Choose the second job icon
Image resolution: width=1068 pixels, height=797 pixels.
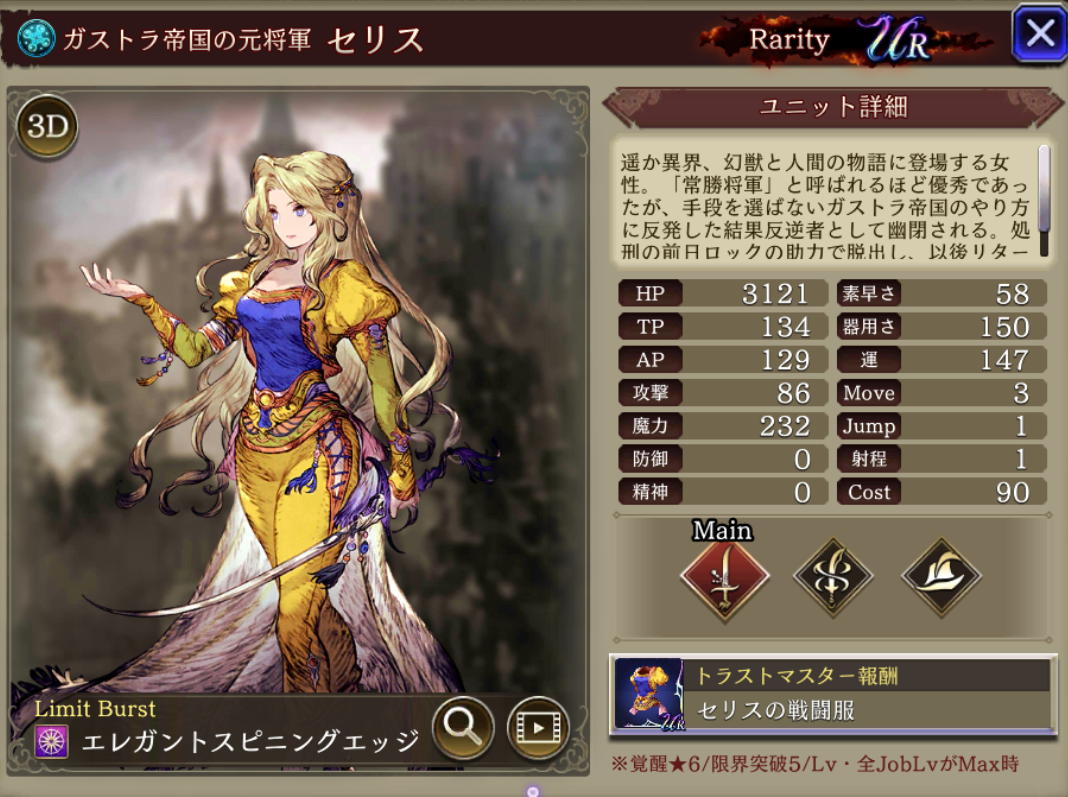point(833,577)
